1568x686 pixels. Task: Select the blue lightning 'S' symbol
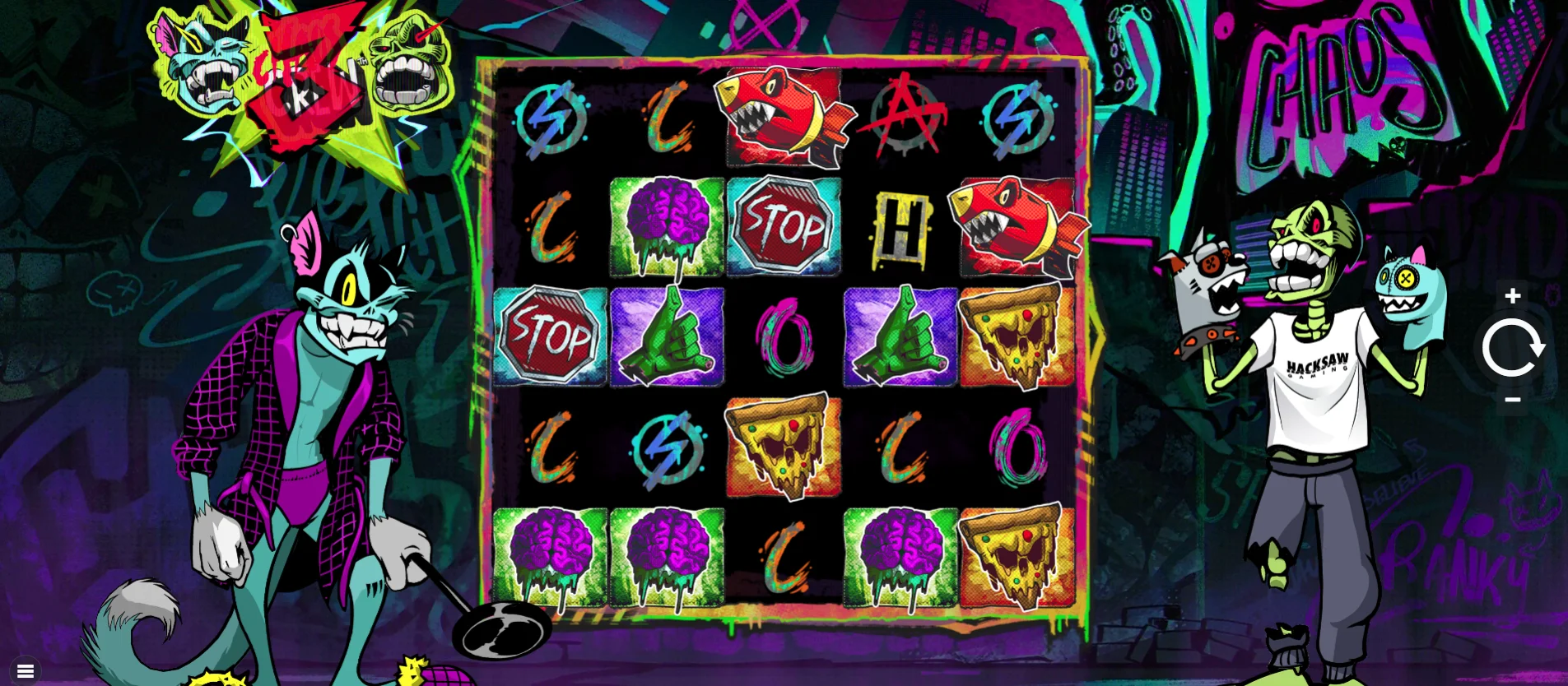[550, 115]
